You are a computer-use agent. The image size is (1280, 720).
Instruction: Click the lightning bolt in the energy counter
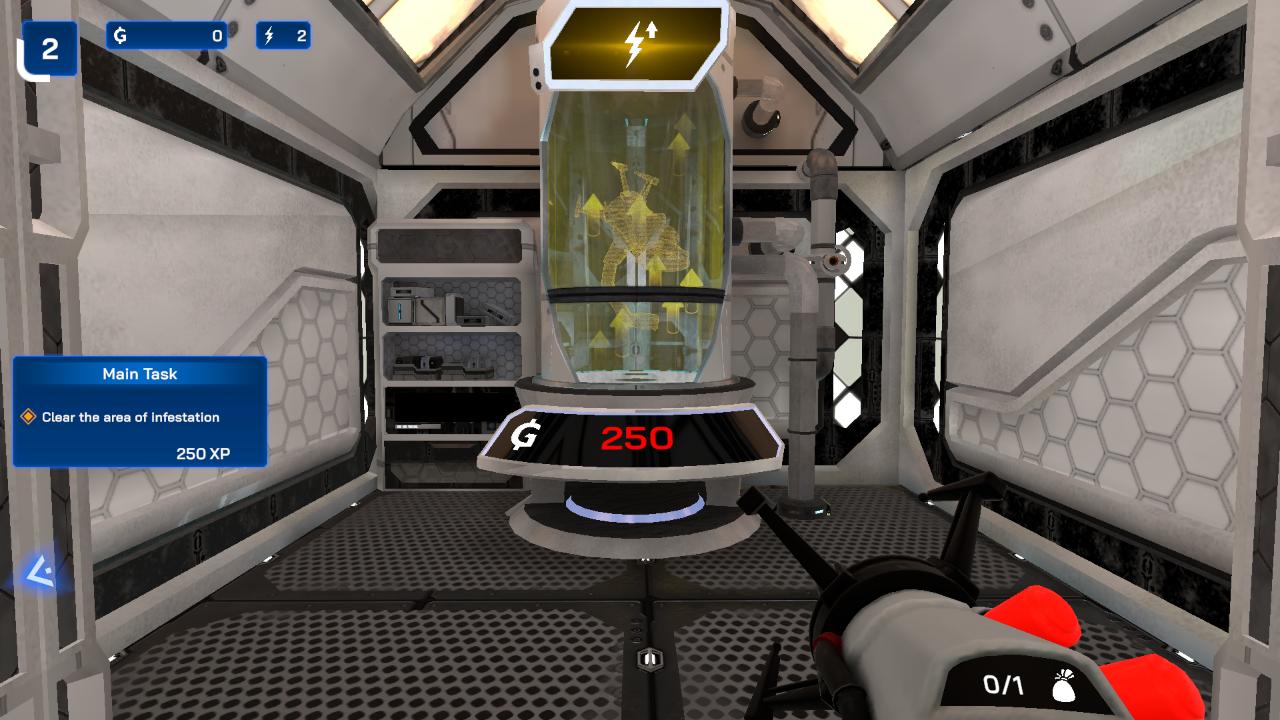coord(268,36)
